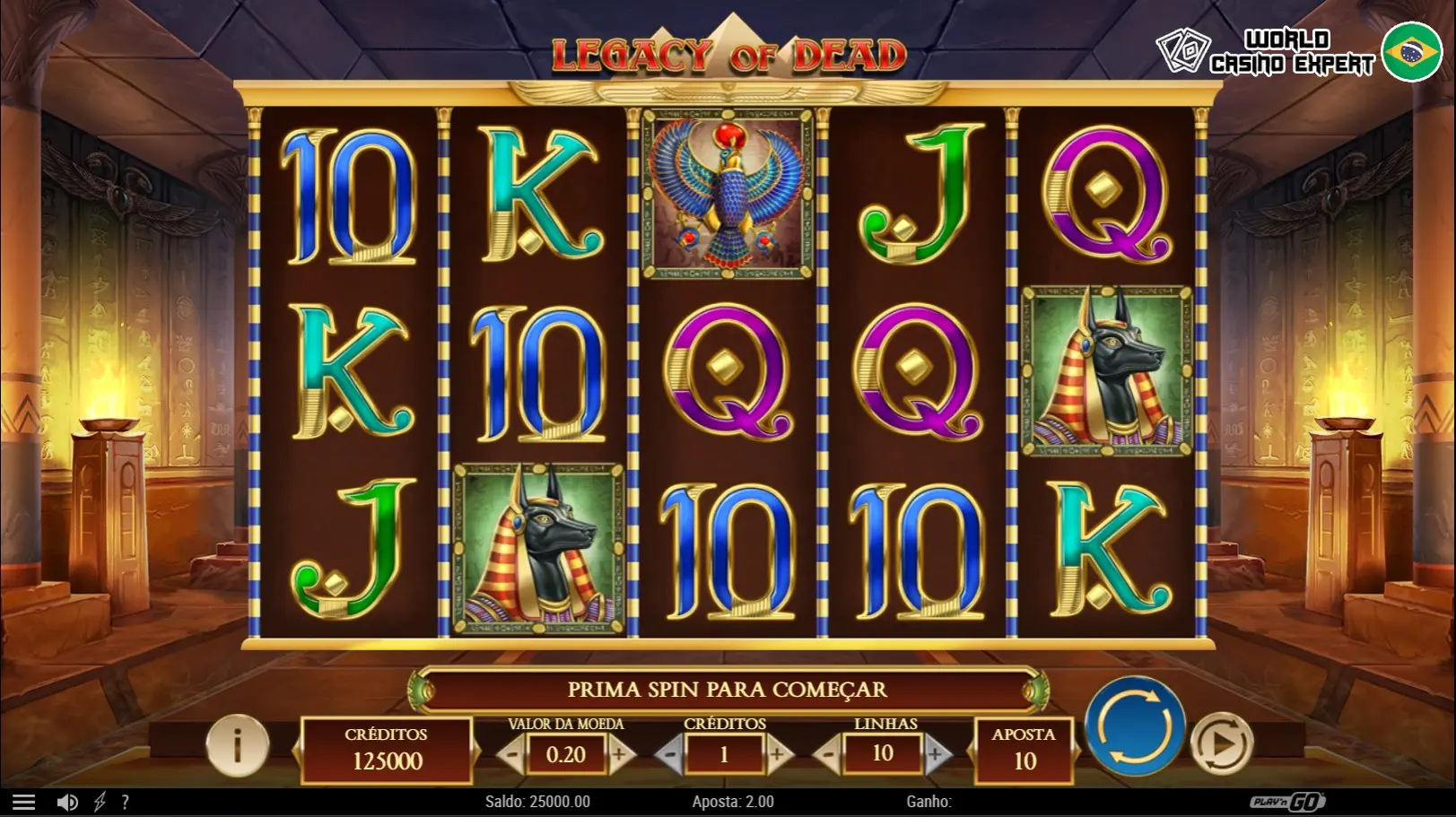Spin the reels with the blue spin button

[x=1135, y=726]
